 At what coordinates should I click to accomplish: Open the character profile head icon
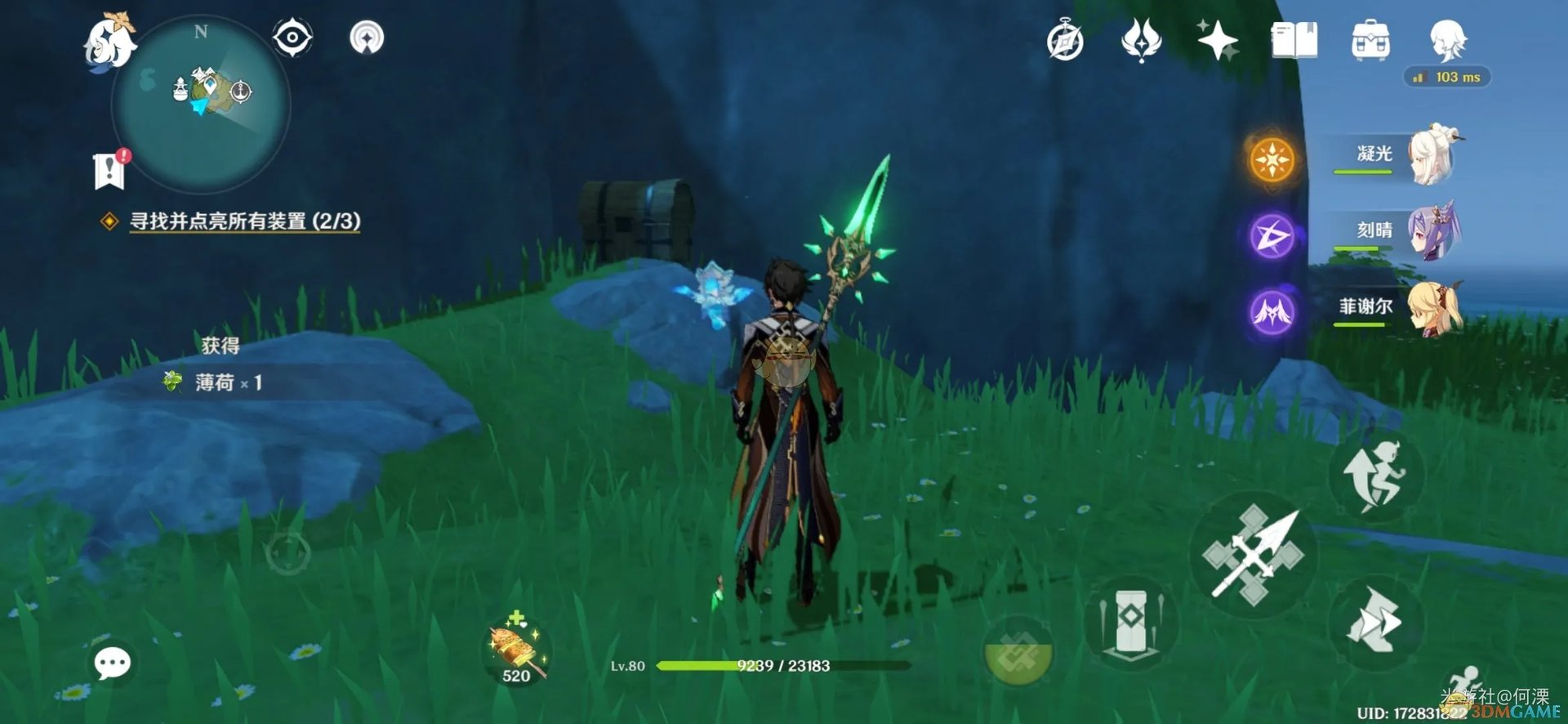click(x=1448, y=39)
